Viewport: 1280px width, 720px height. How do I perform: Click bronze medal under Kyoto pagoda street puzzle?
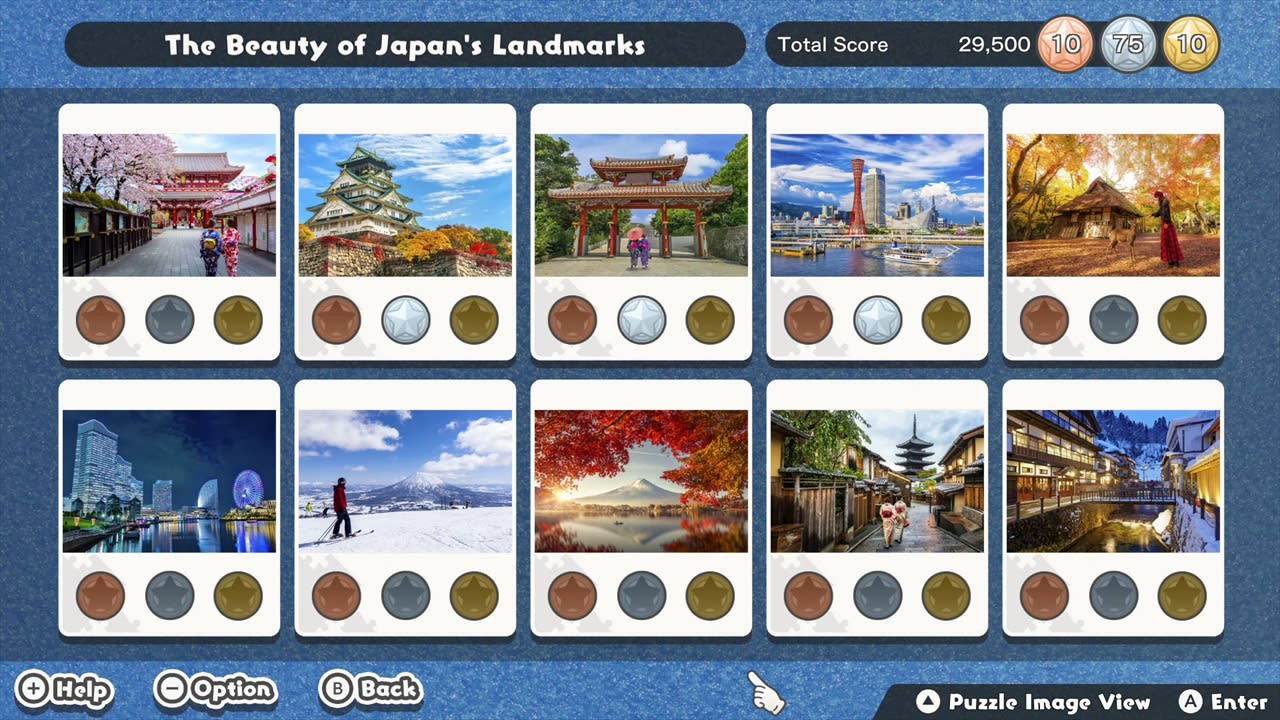(808, 595)
